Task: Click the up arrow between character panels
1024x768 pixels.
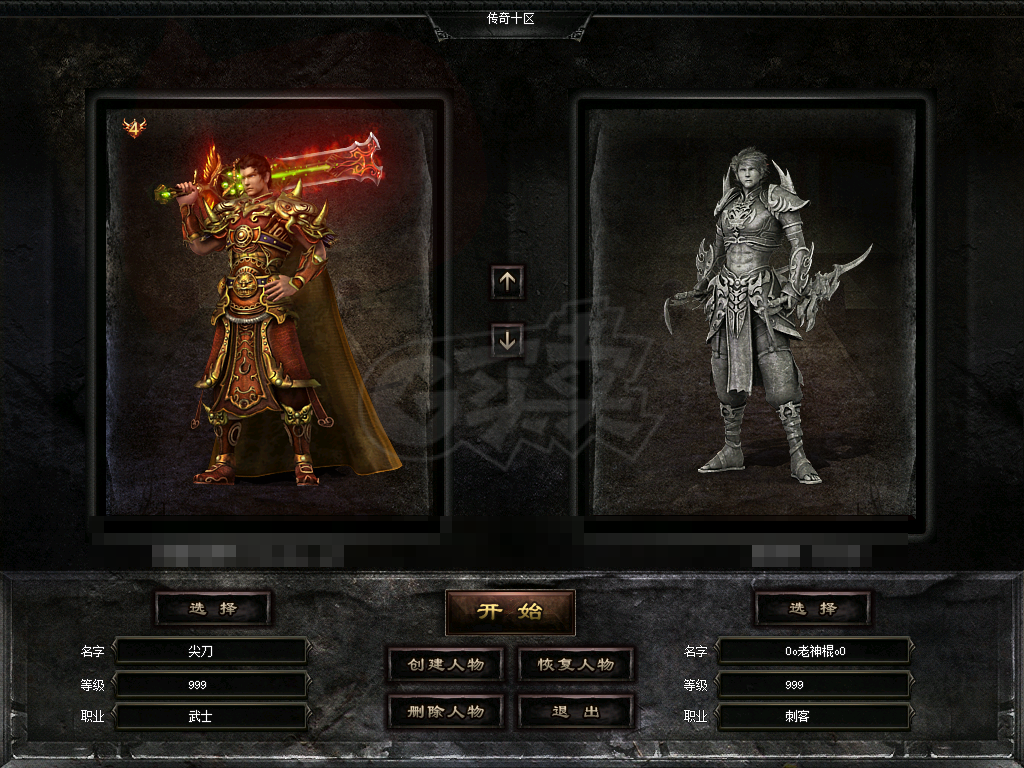Action: coord(507,282)
